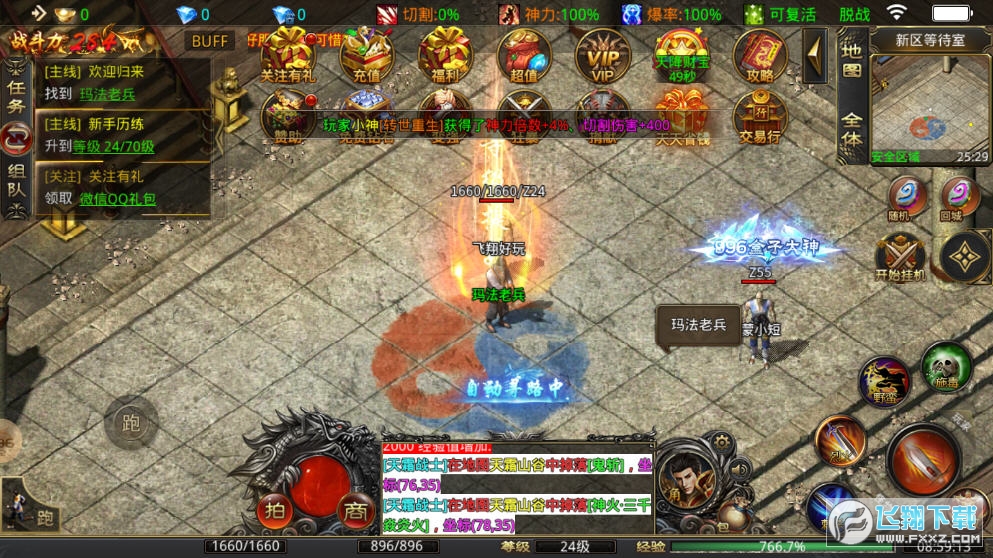The width and height of the screenshot is (993, 558).
Task: Open the VIP menu
Action: pos(602,53)
